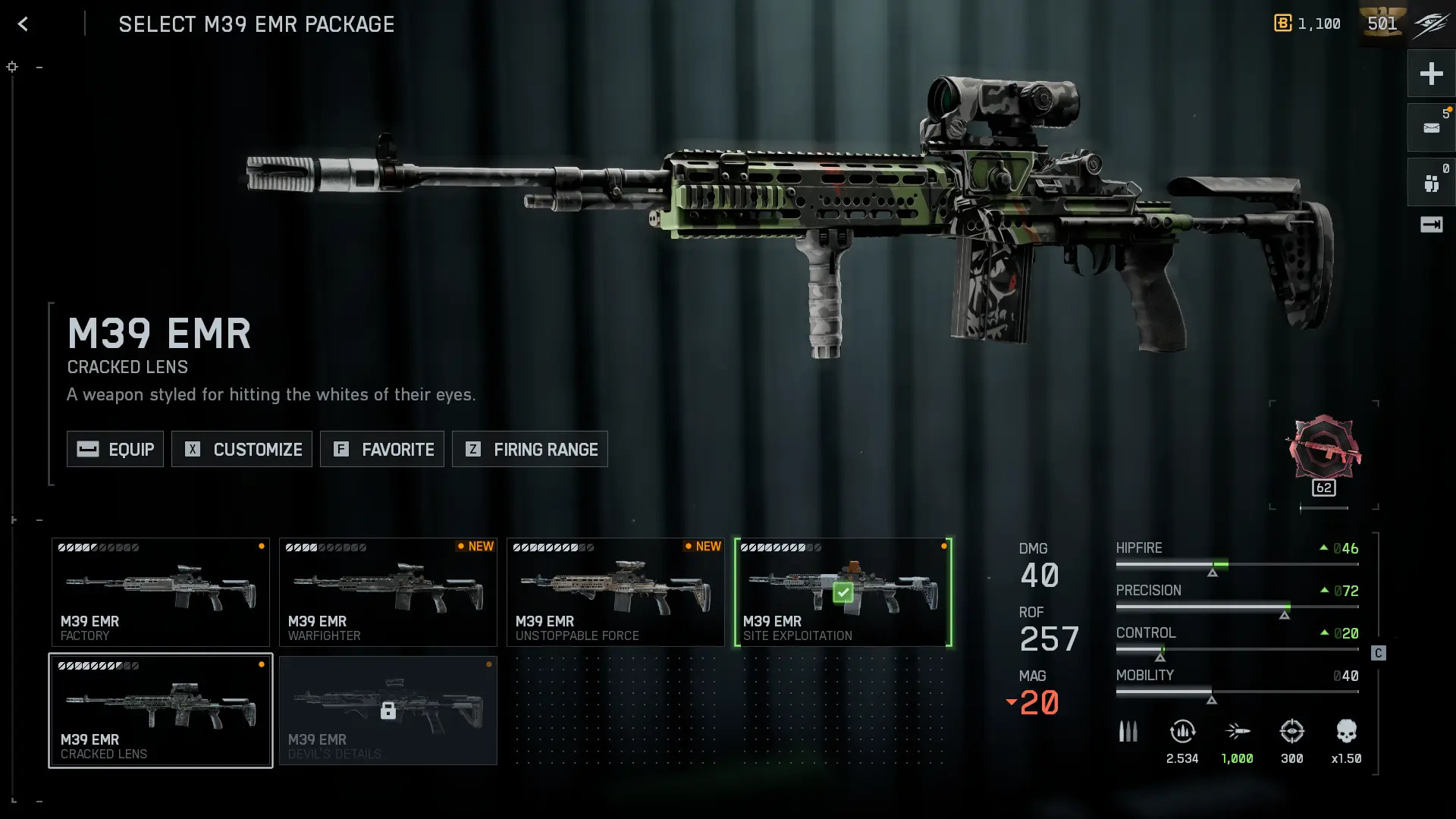Image resolution: width=1456 pixels, height=819 pixels.
Task: Open the plus button menu
Action: tap(1431, 74)
